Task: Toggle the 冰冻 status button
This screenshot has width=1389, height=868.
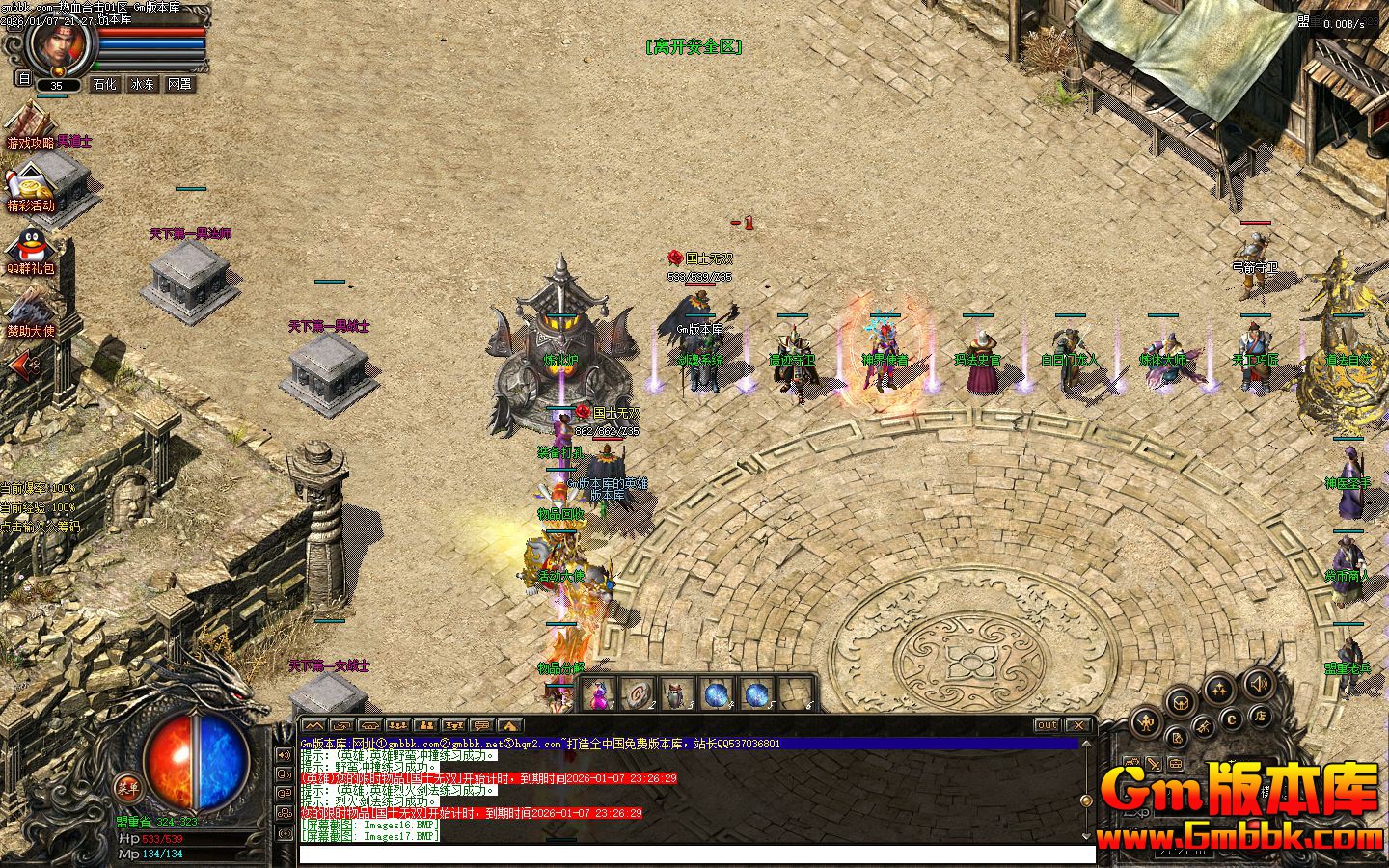Action: [142, 85]
